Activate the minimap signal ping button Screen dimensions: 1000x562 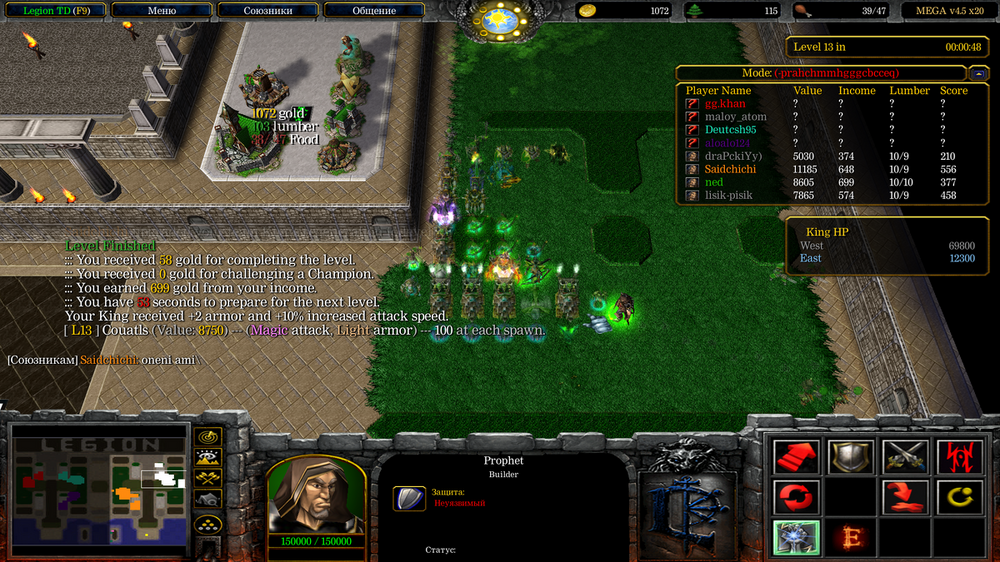pyautogui.click(x=208, y=437)
